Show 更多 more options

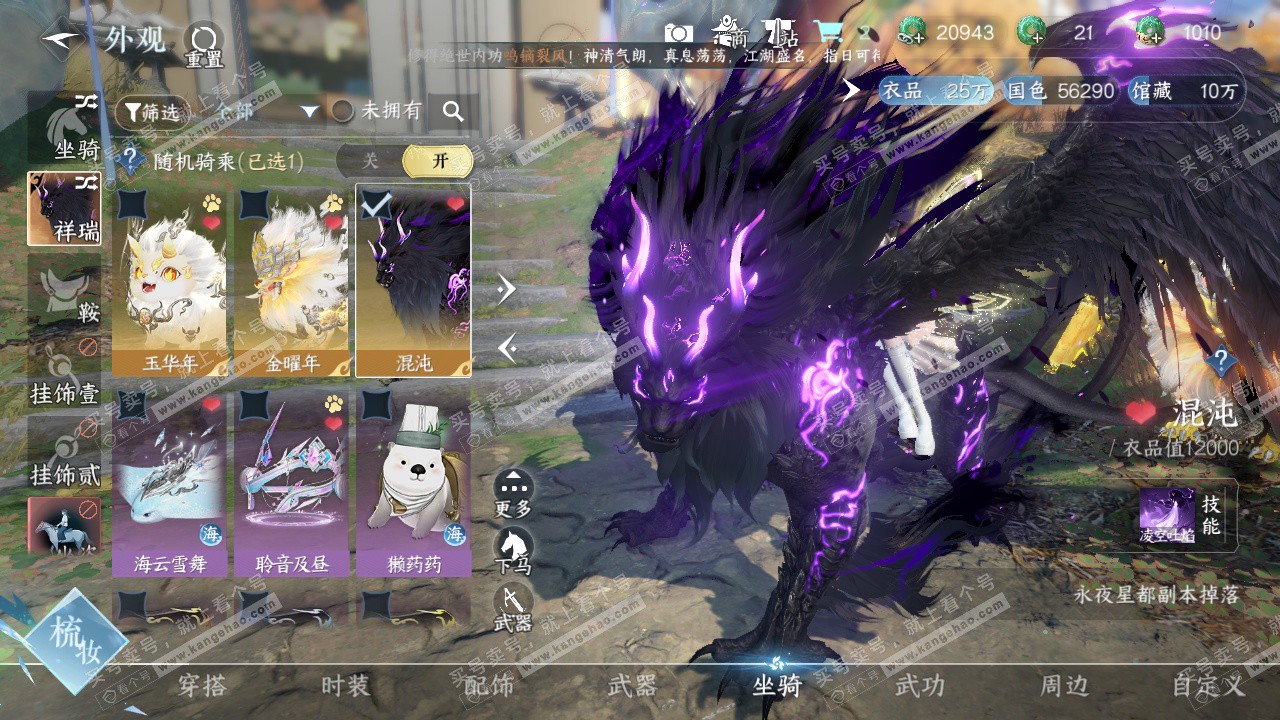[x=513, y=492]
